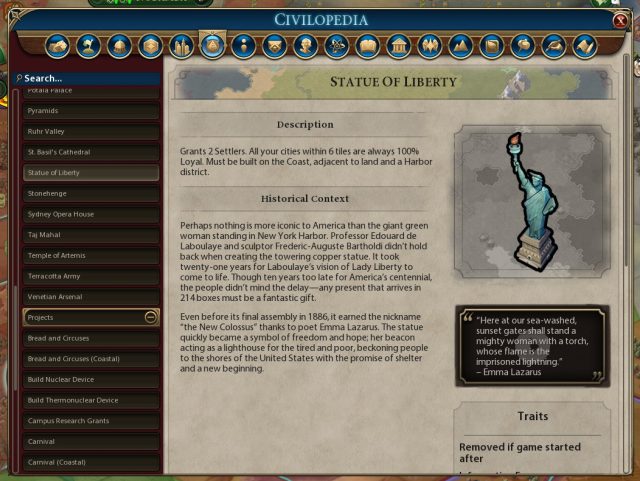
Task: Close the Civilopedia window
Action: (x=621, y=21)
